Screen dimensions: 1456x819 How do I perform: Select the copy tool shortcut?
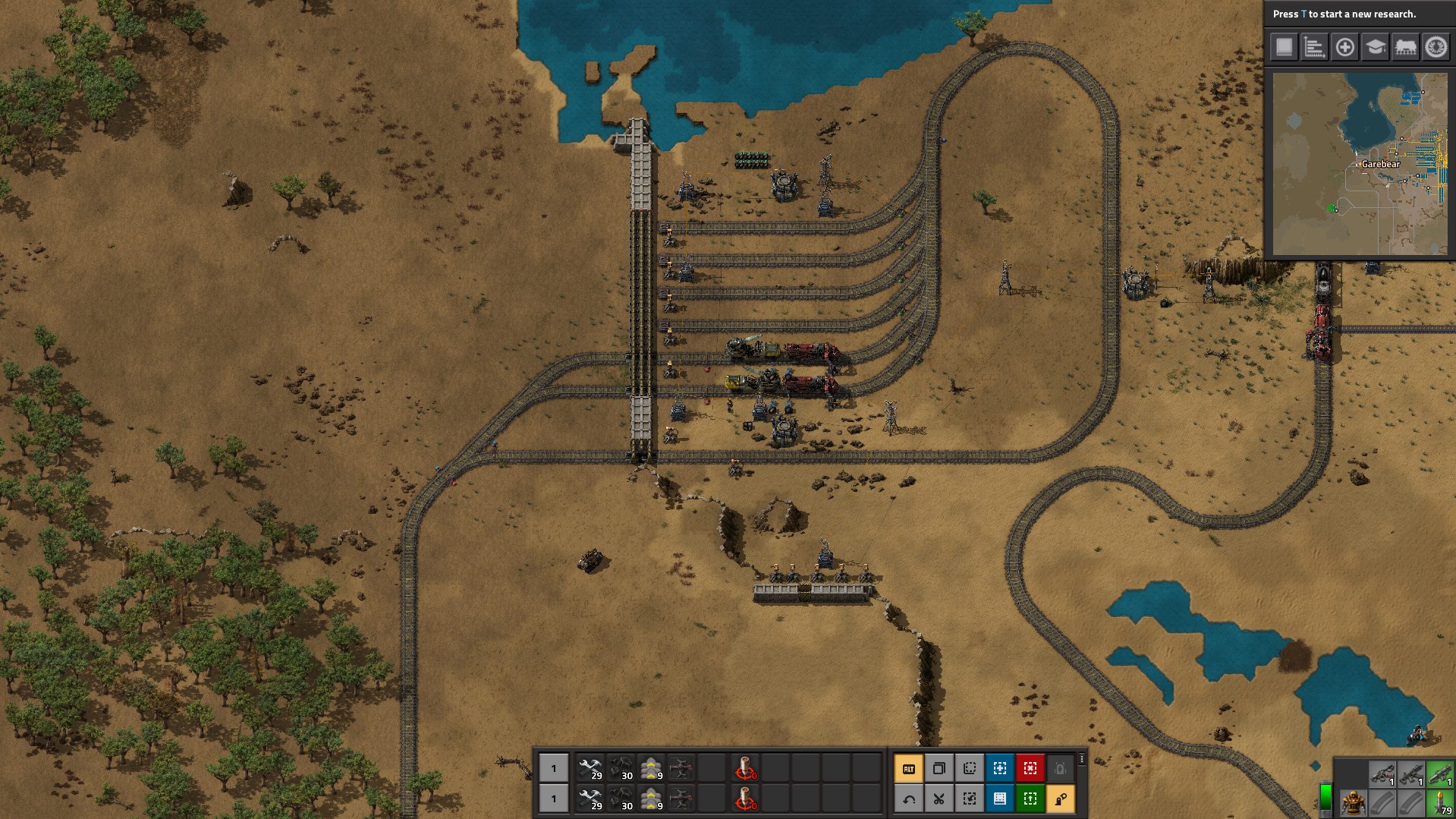pyautogui.click(x=939, y=768)
